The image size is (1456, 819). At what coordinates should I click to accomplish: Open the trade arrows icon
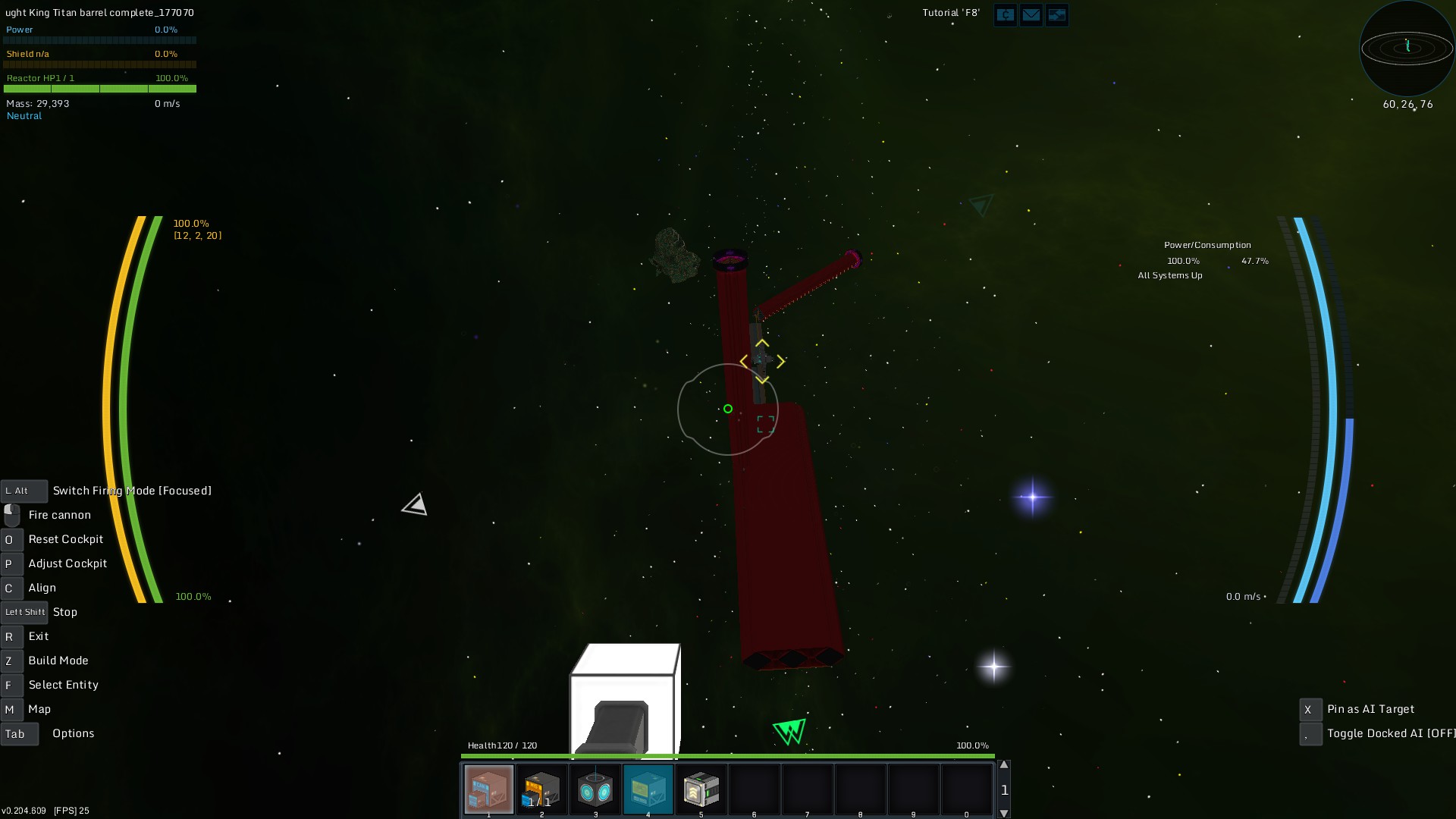pos(1056,14)
